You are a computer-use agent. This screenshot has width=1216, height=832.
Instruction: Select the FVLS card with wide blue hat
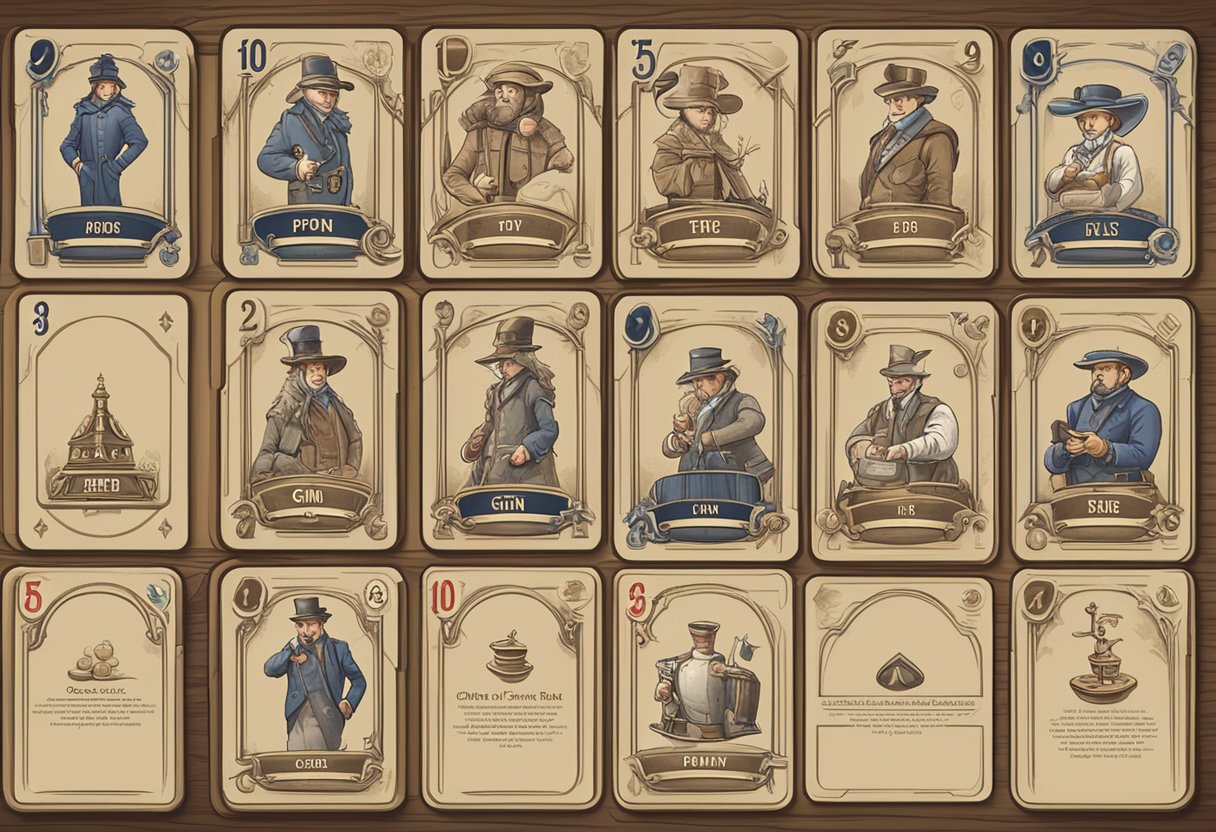coord(1102,152)
